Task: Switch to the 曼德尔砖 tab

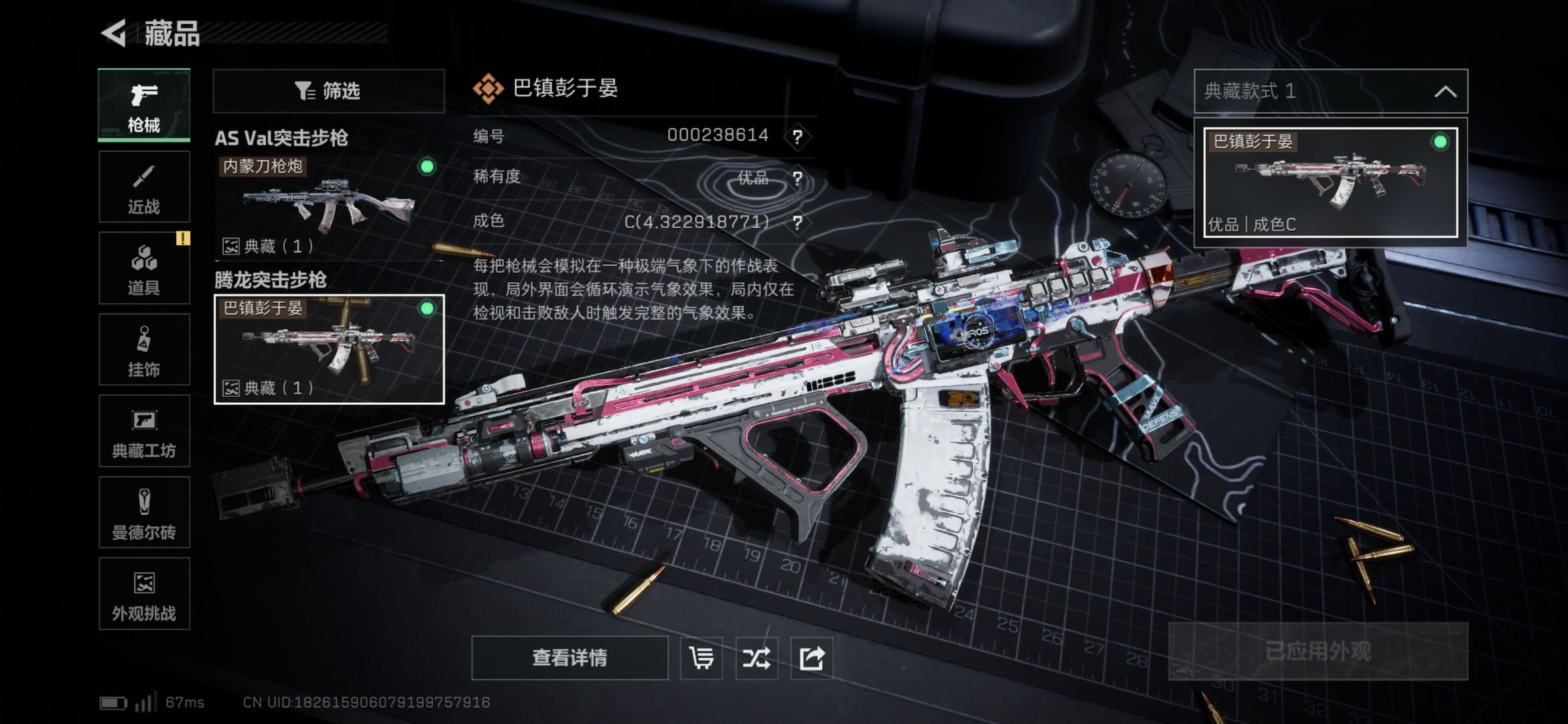Action: [144, 513]
